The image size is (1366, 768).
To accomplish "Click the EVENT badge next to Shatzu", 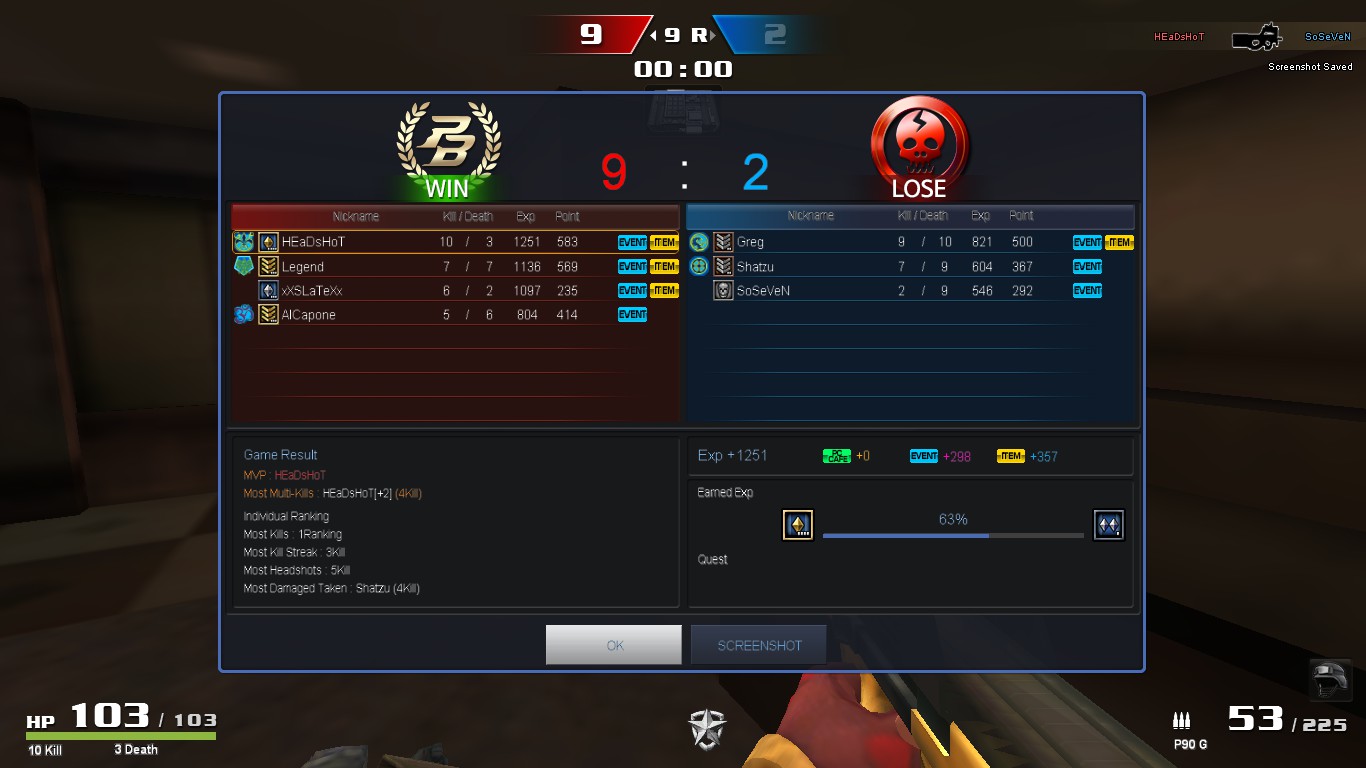I will (1087, 266).
